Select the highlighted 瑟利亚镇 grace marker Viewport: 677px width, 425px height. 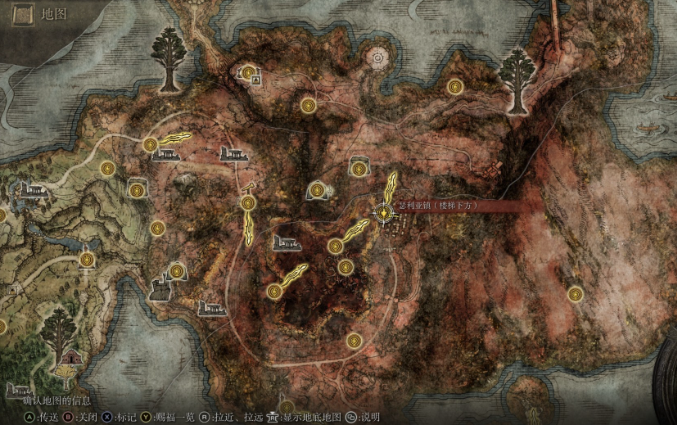(385, 211)
